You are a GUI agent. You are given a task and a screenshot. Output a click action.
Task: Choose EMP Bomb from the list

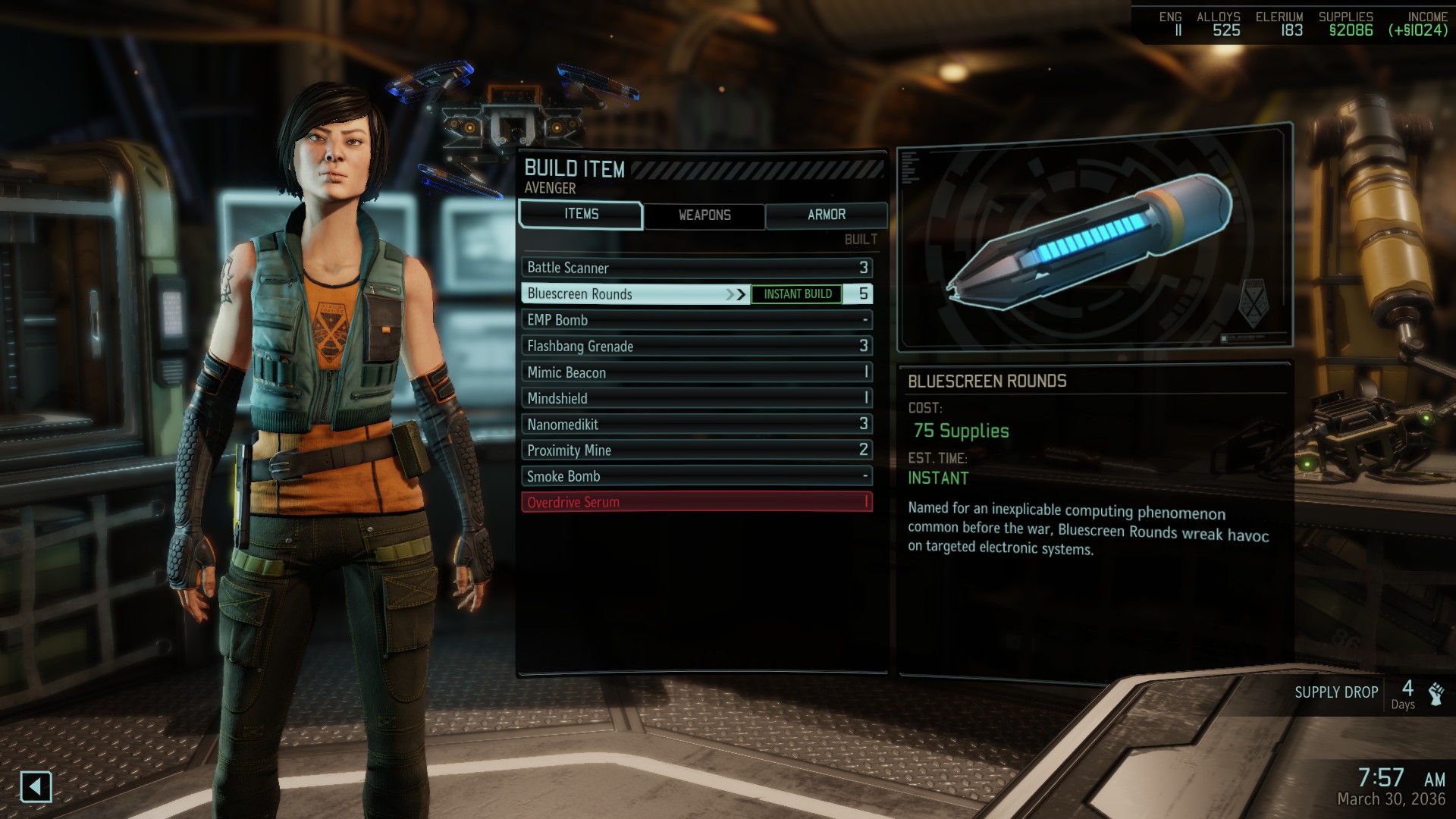[696, 320]
